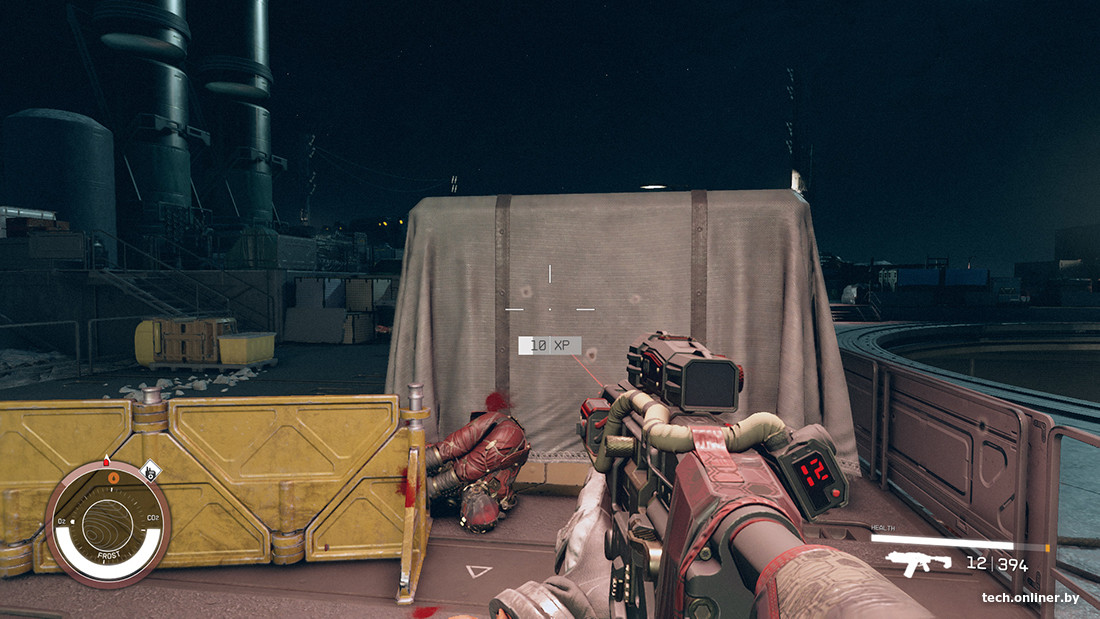Click the circular FROST compass watch

[107, 524]
